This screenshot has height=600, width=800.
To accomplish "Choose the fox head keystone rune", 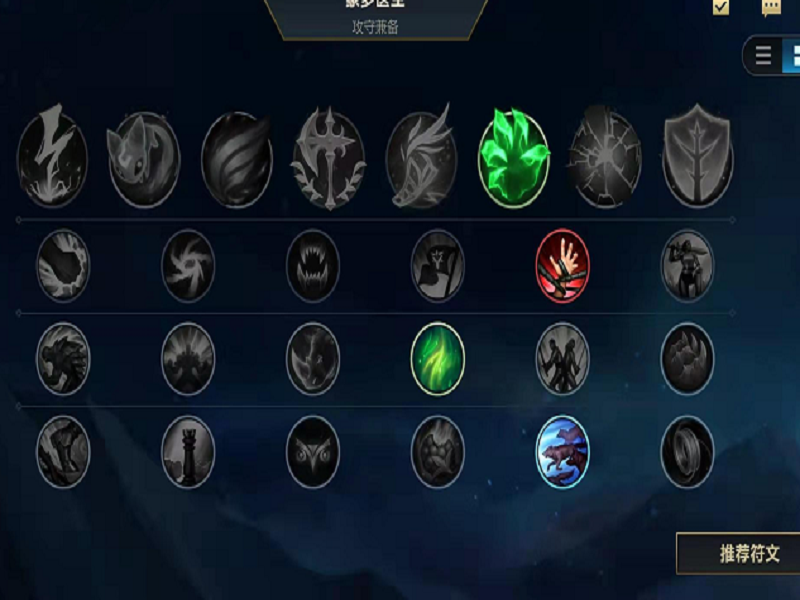I will pyautogui.click(x=144, y=160).
